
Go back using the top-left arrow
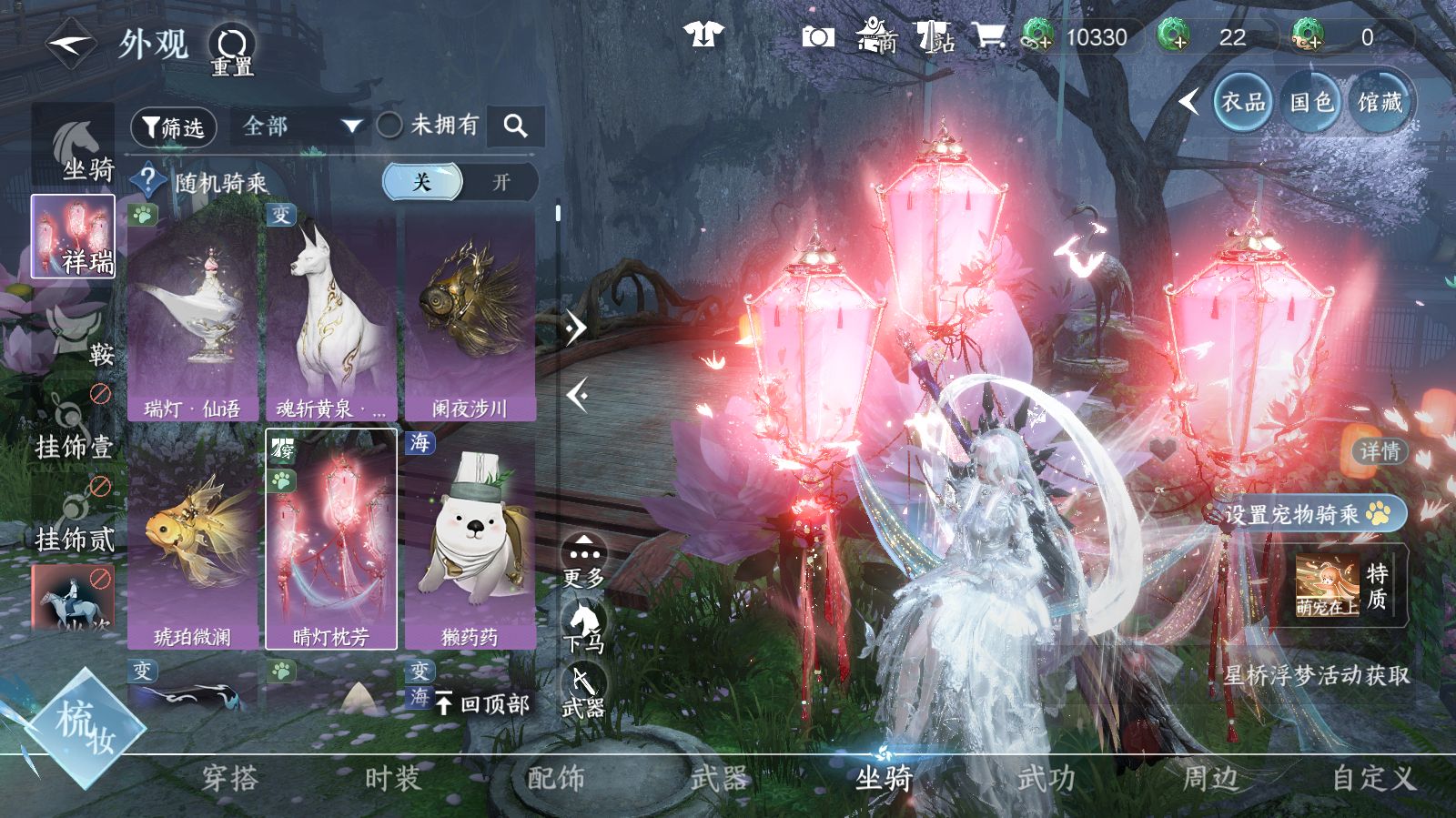[x=71, y=44]
